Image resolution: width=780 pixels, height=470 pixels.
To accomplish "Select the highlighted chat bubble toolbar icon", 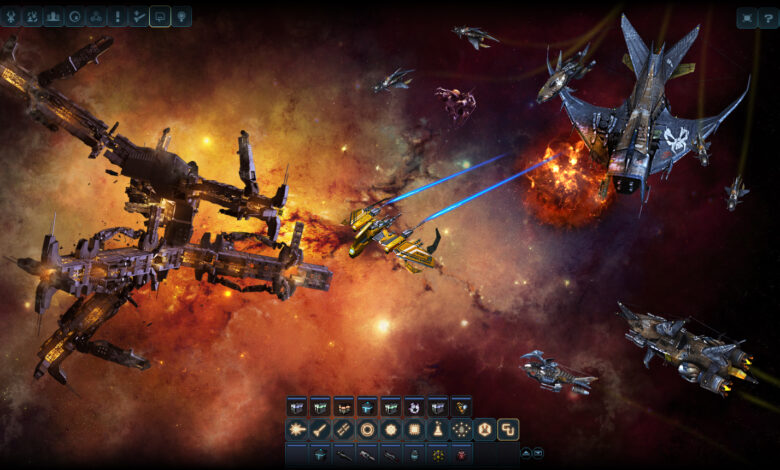I will point(160,17).
